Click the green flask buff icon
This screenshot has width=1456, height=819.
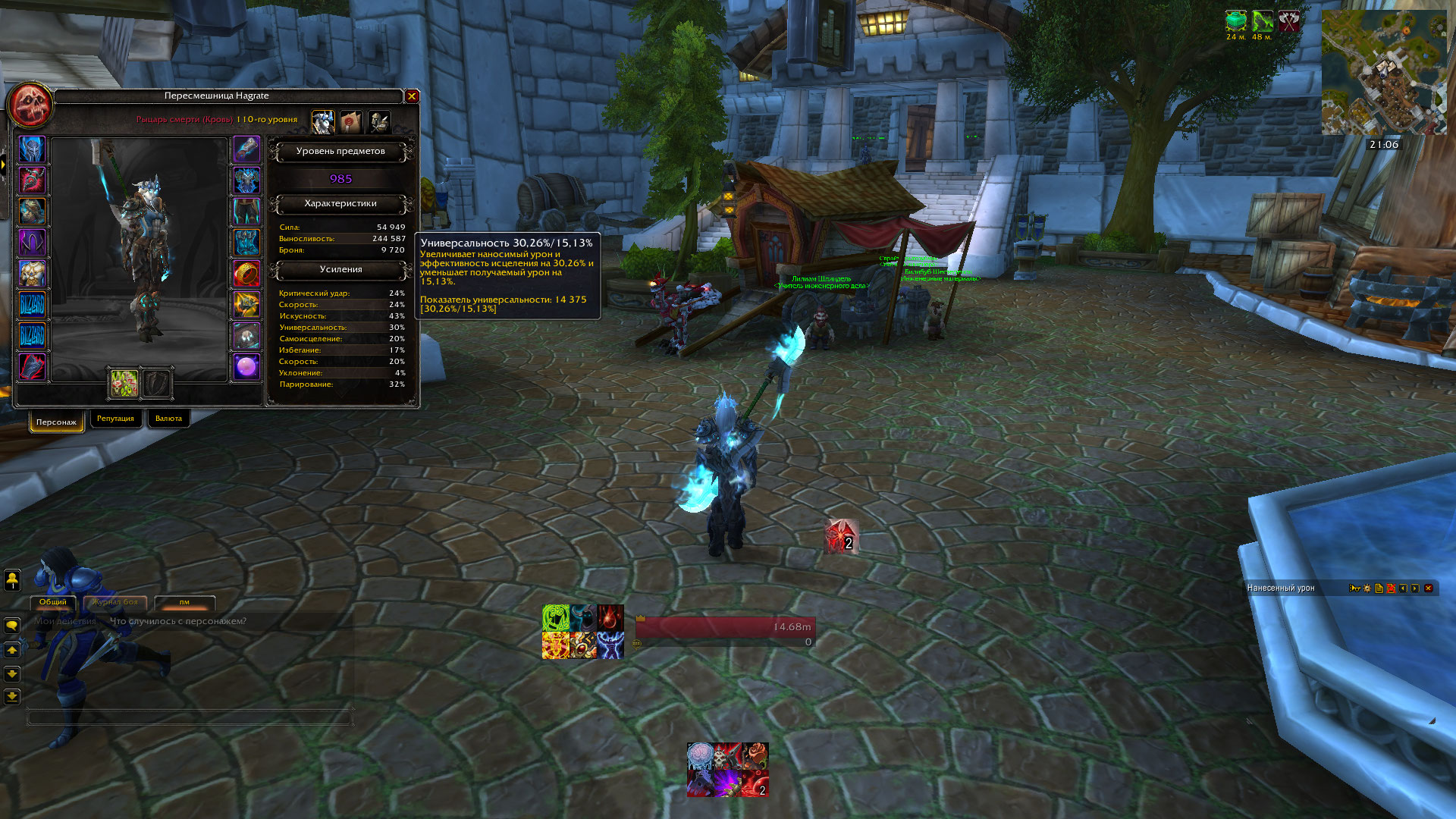(1236, 20)
